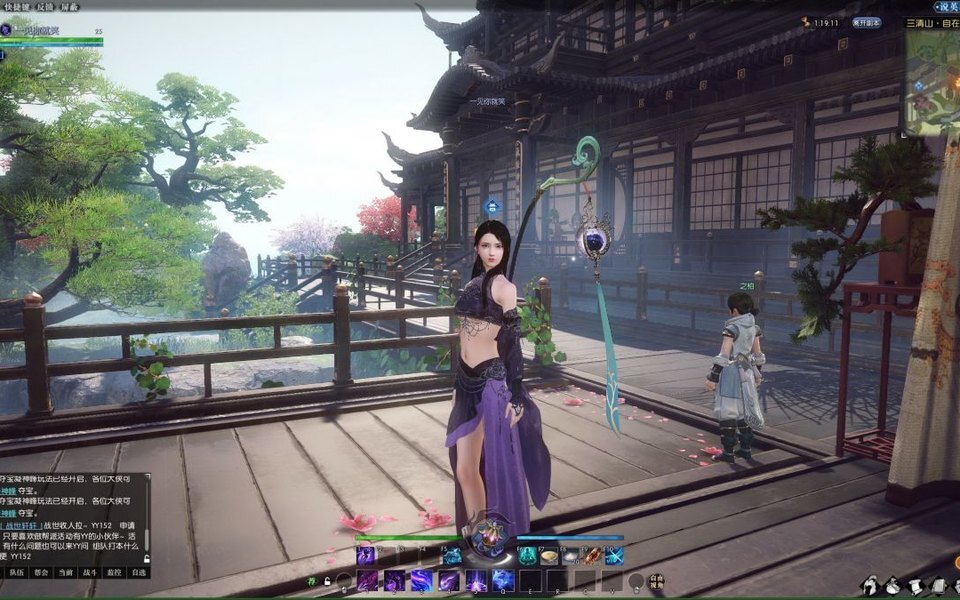
Task: Select the 当前 chat channel tab
Action: coord(66,572)
